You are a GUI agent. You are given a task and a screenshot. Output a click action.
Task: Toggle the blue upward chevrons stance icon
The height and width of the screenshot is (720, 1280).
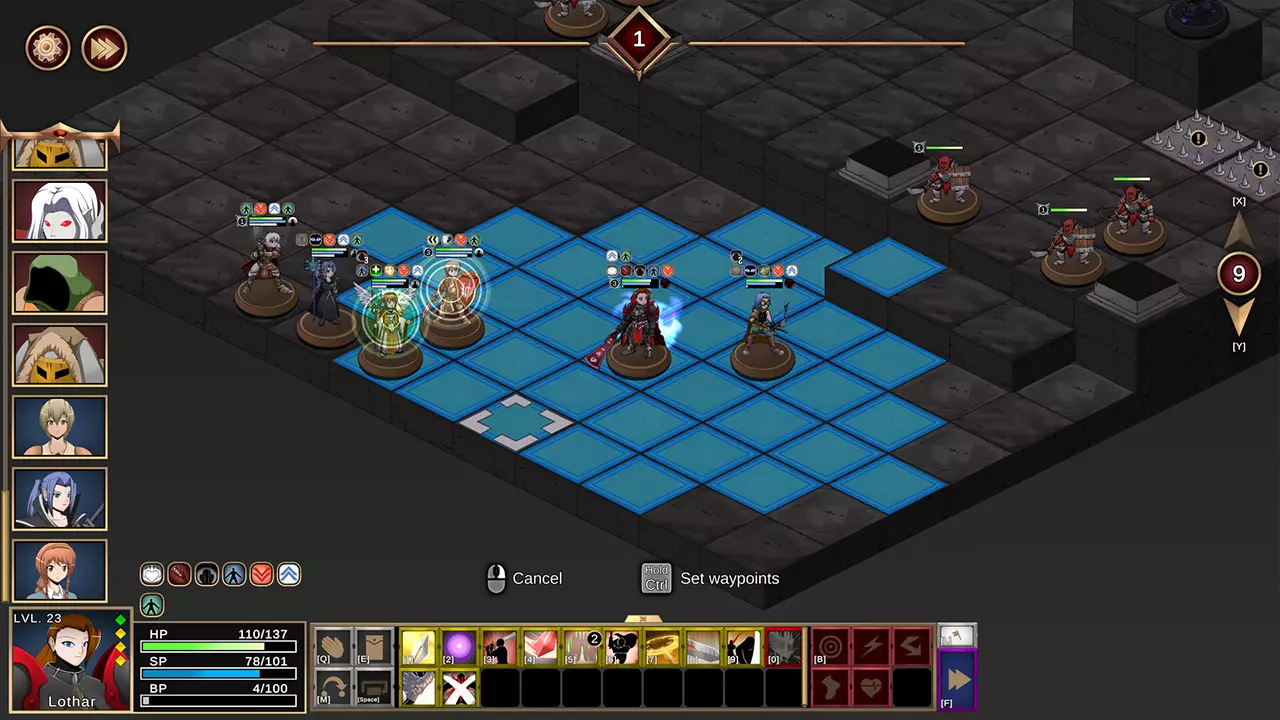[x=290, y=574]
